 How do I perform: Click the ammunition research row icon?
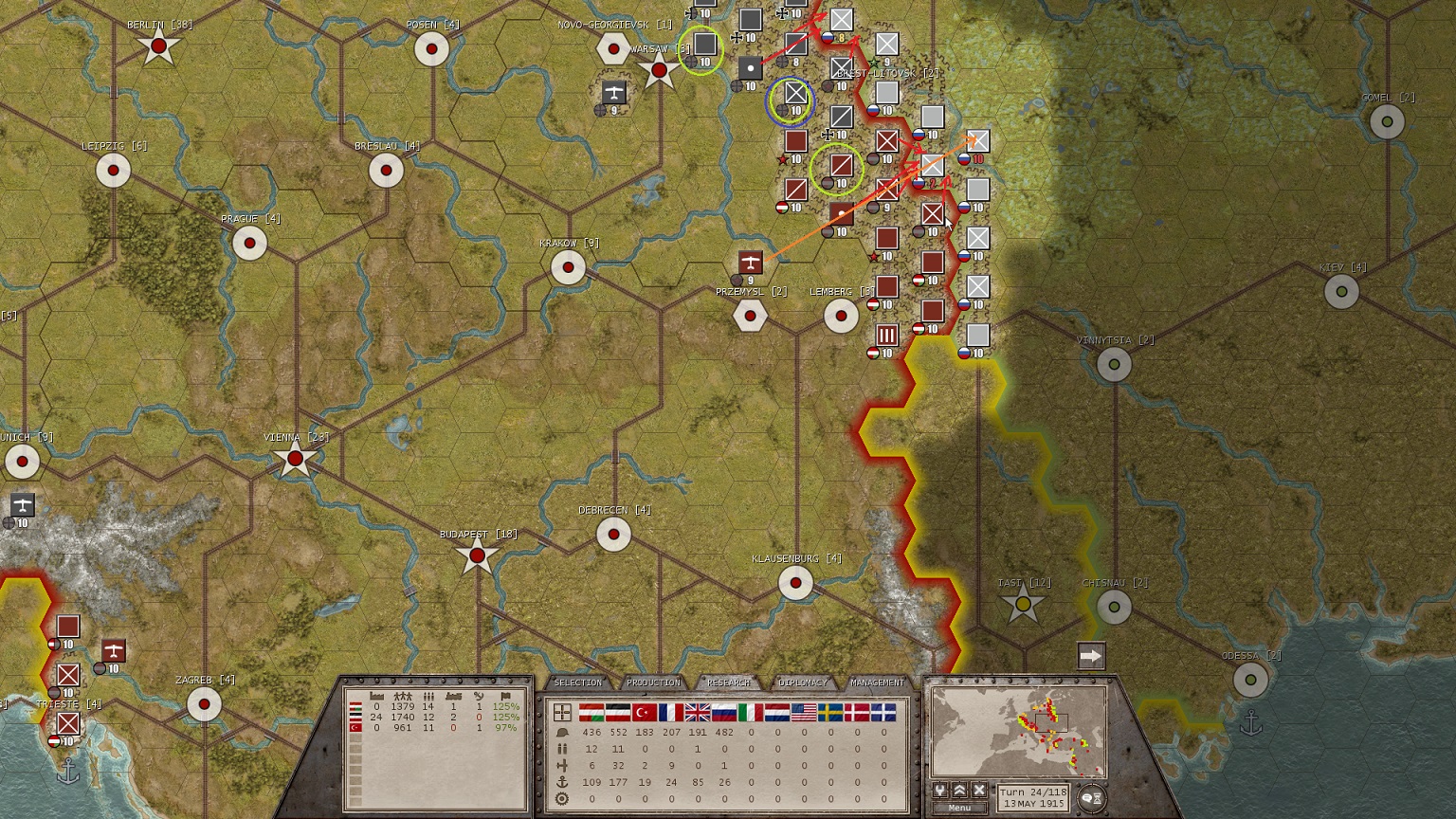click(562, 749)
